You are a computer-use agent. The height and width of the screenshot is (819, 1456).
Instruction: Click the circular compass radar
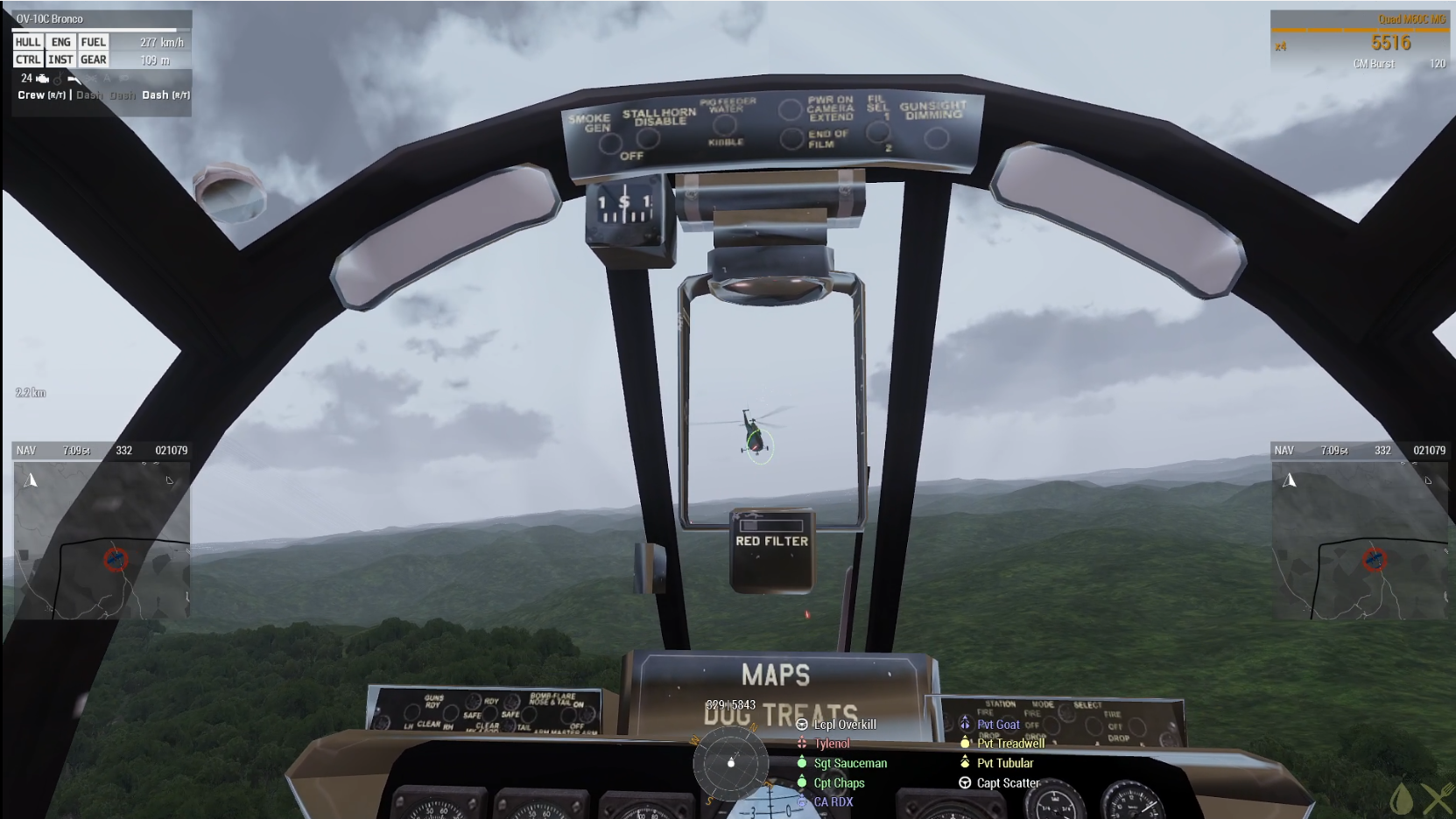(x=731, y=763)
